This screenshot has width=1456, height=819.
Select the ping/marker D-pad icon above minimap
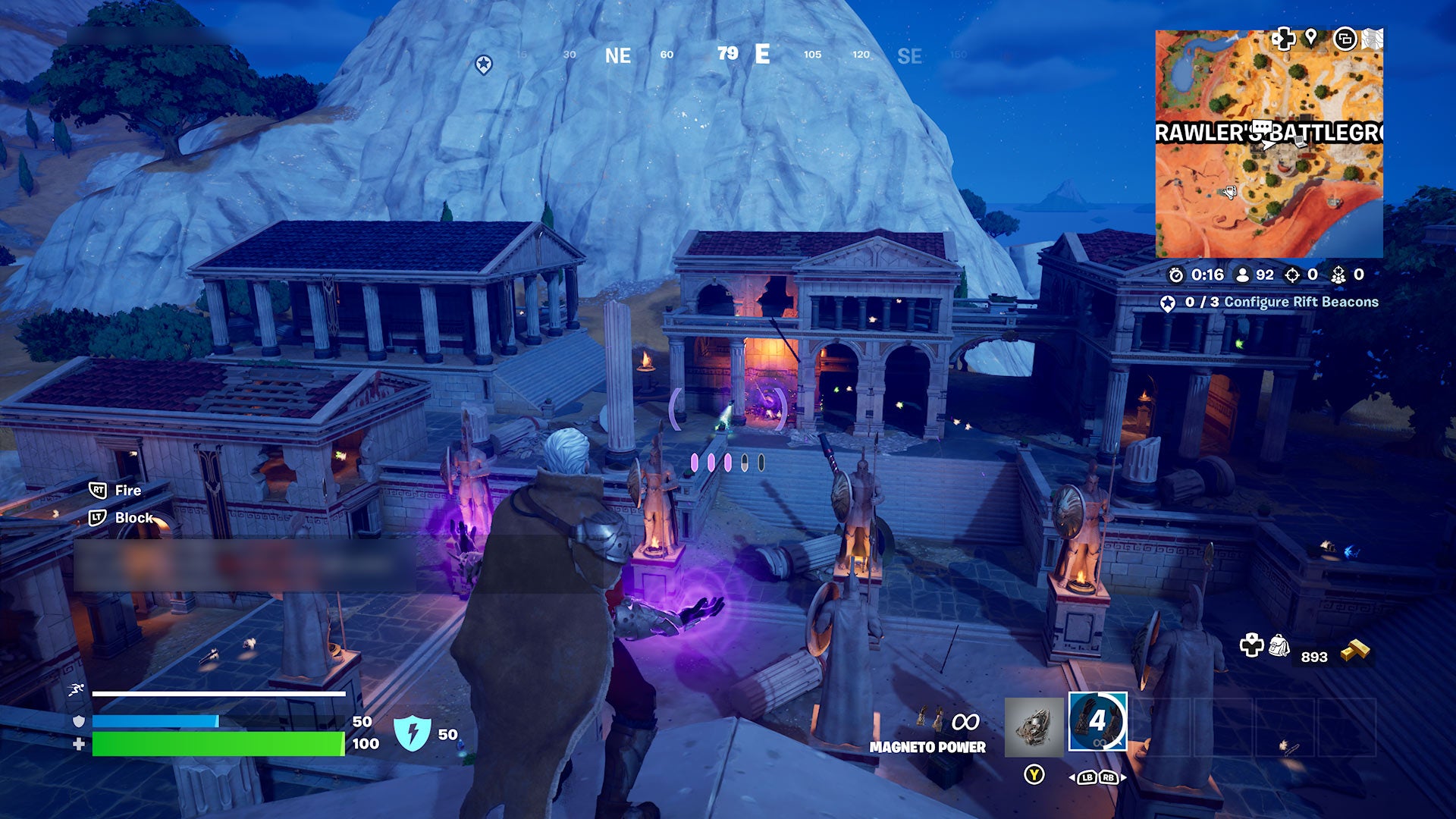pyautogui.click(x=1282, y=37)
